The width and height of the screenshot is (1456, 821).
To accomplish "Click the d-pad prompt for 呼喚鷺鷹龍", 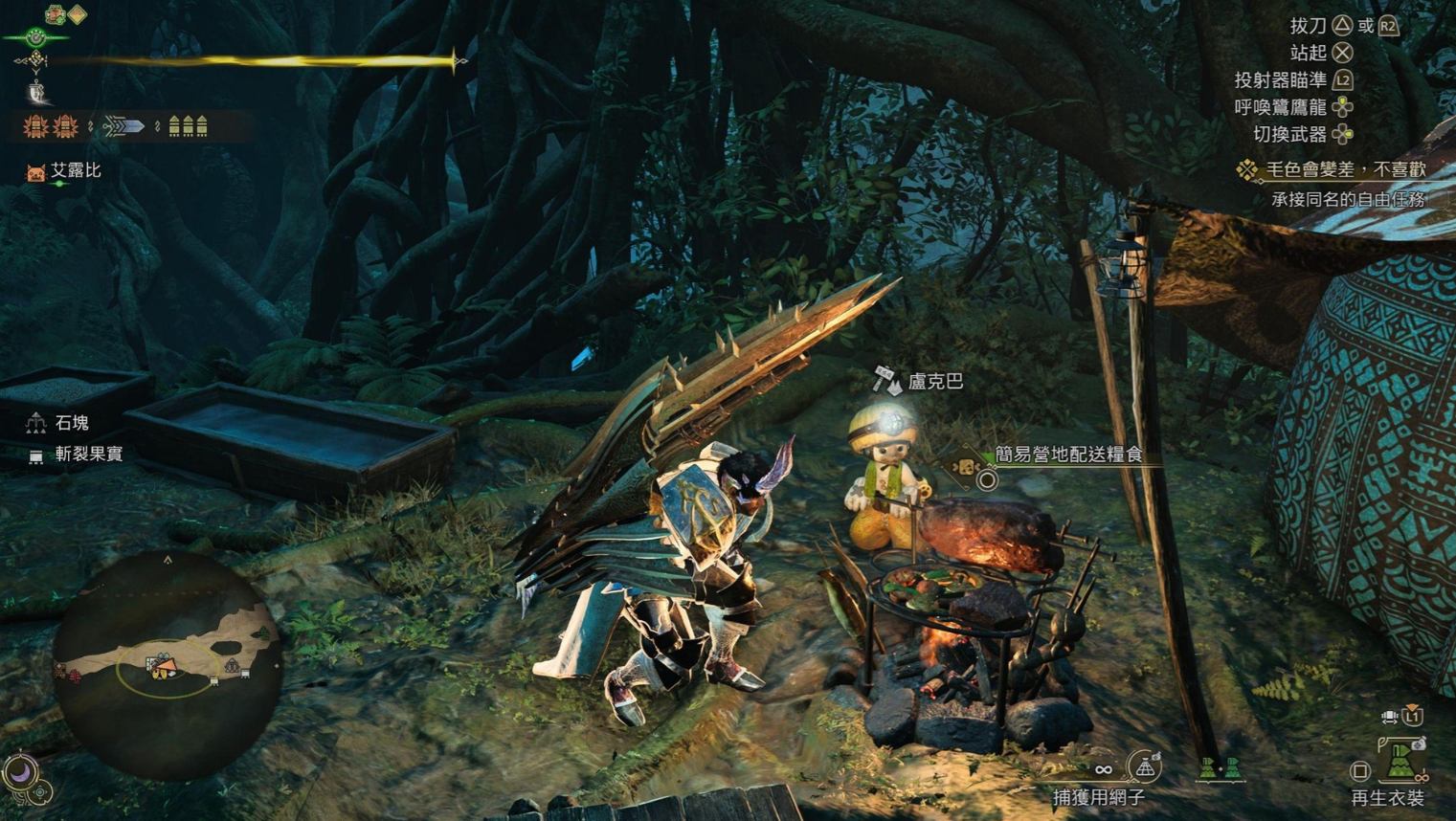I will (x=1343, y=108).
